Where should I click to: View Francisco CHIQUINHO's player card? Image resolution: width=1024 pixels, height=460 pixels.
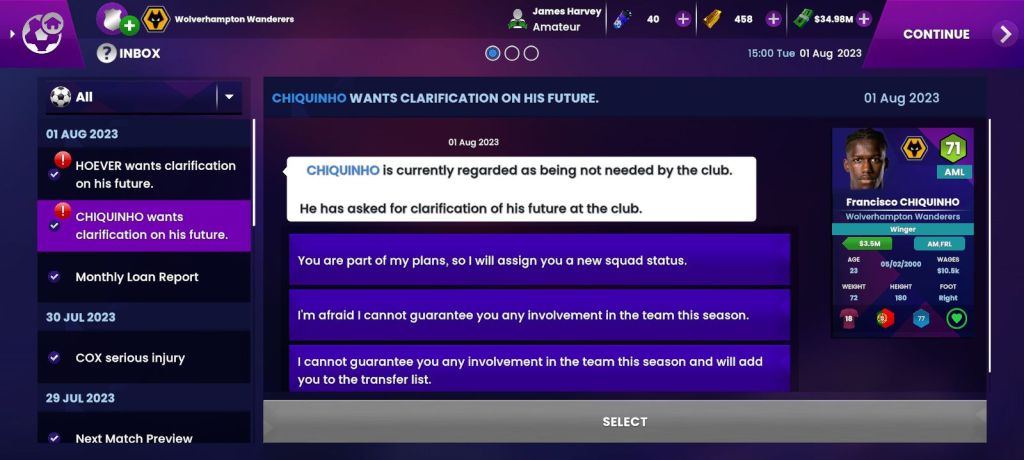coord(902,232)
